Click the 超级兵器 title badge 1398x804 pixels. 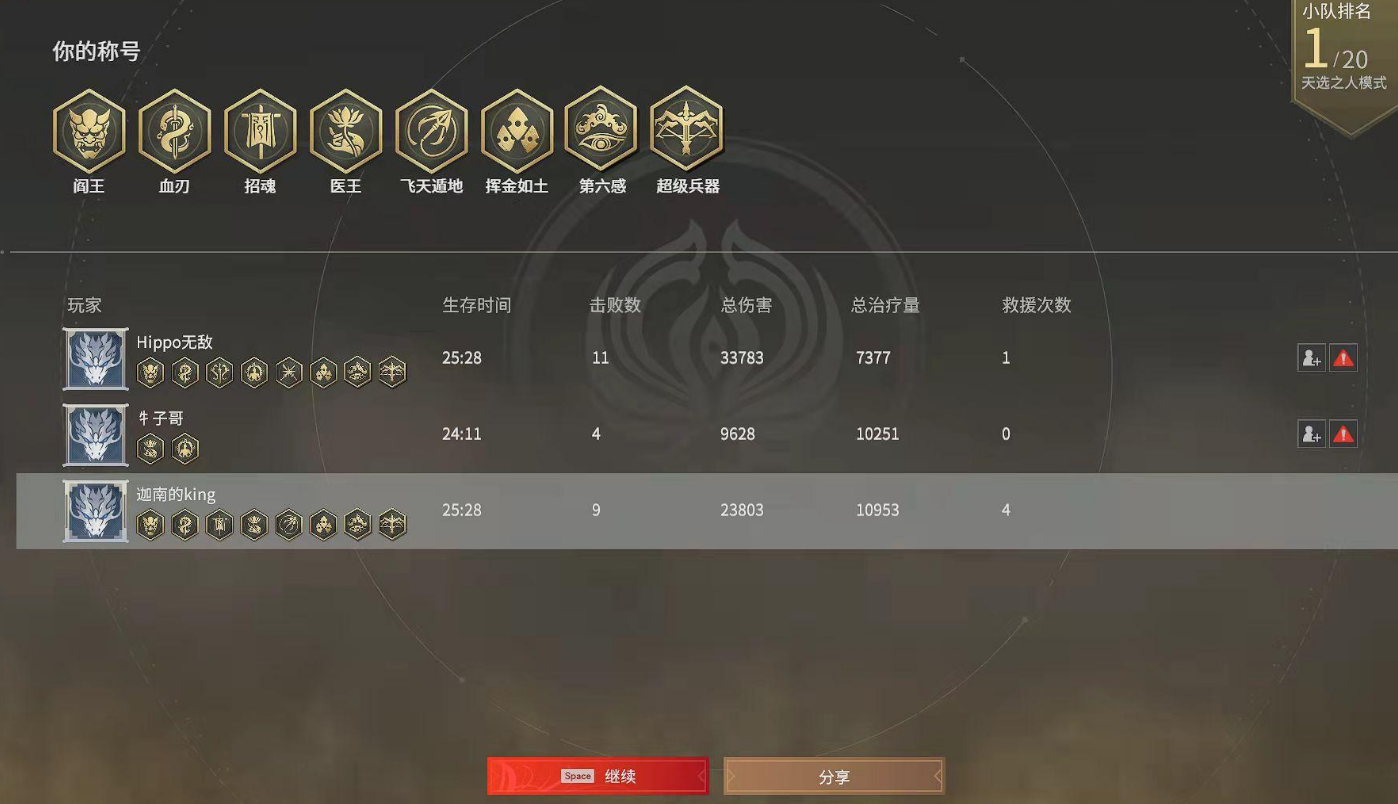(687, 131)
